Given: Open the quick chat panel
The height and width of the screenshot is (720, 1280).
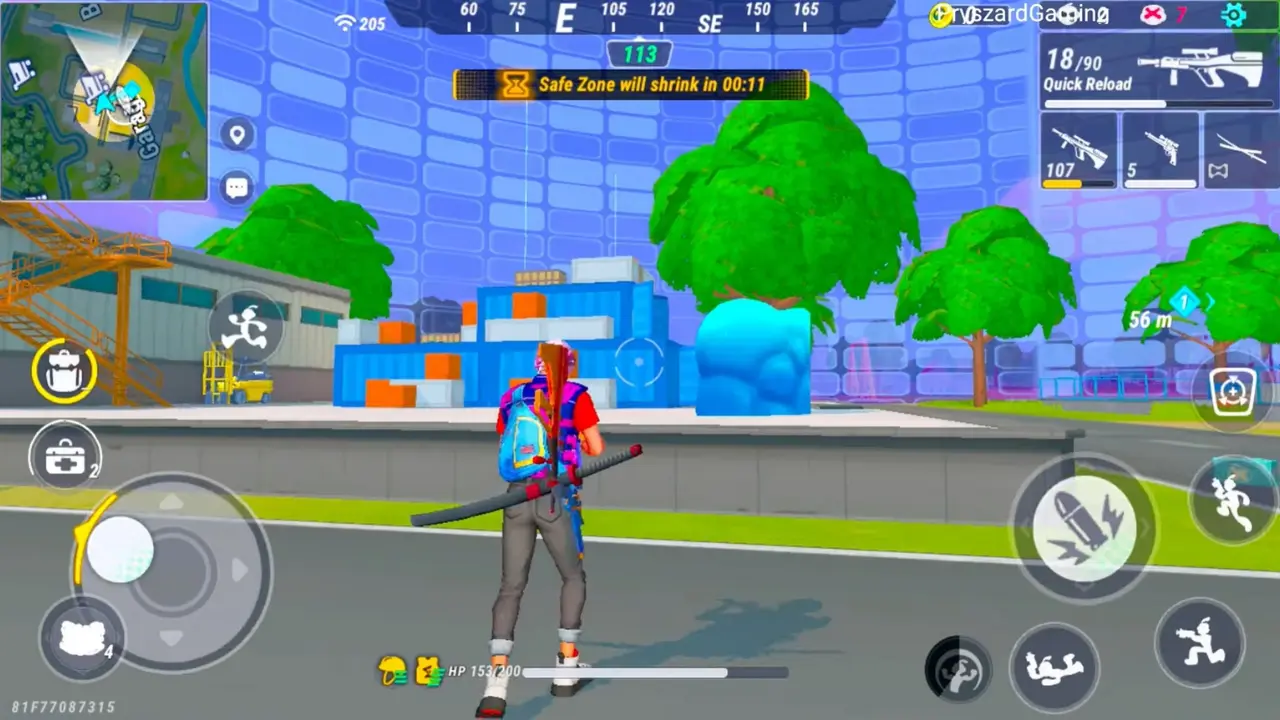Looking at the screenshot, I should [x=236, y=187].
